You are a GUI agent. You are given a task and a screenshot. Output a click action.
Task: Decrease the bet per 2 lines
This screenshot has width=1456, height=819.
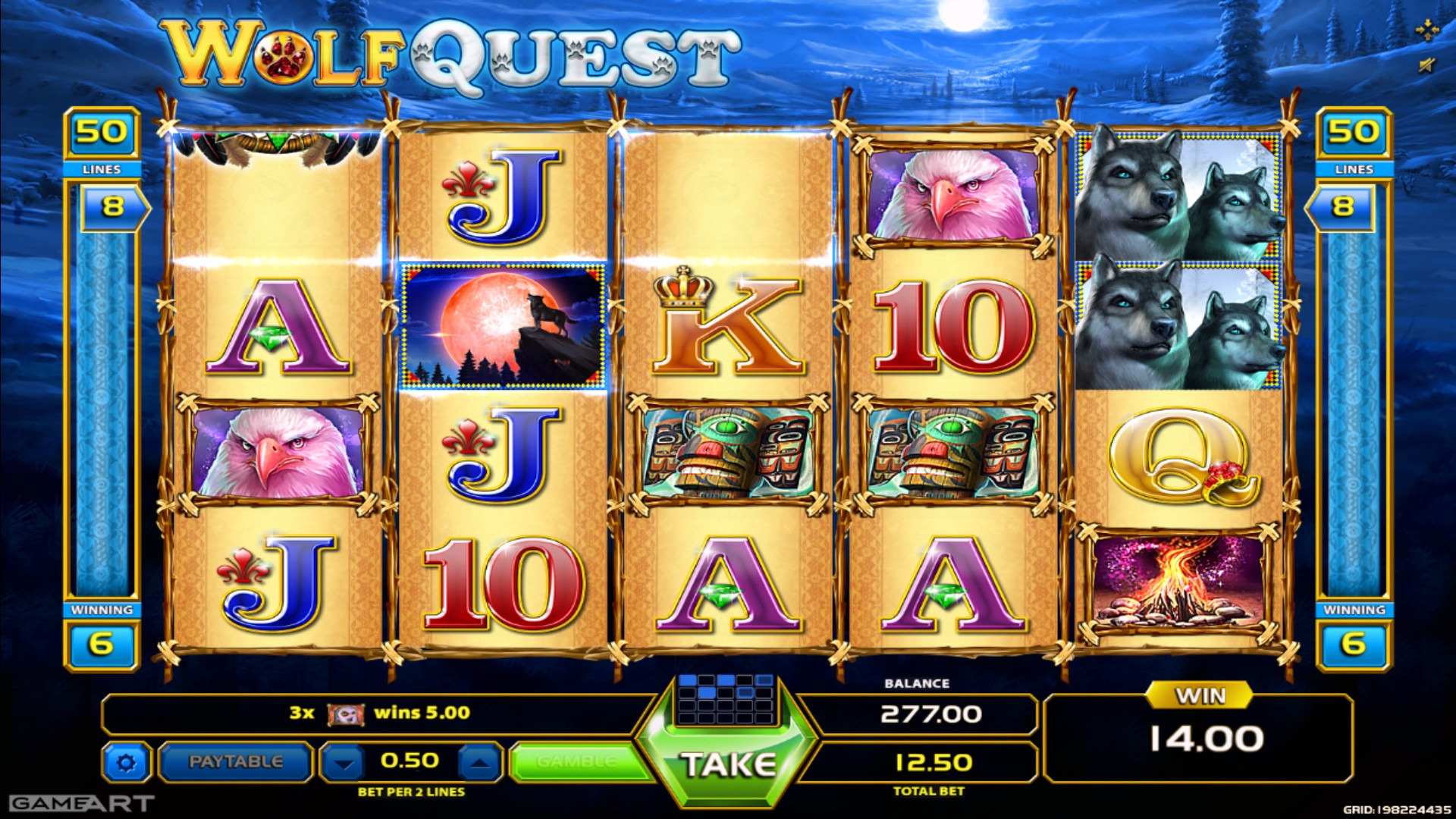pyautogui.click(x=344, y=762)
